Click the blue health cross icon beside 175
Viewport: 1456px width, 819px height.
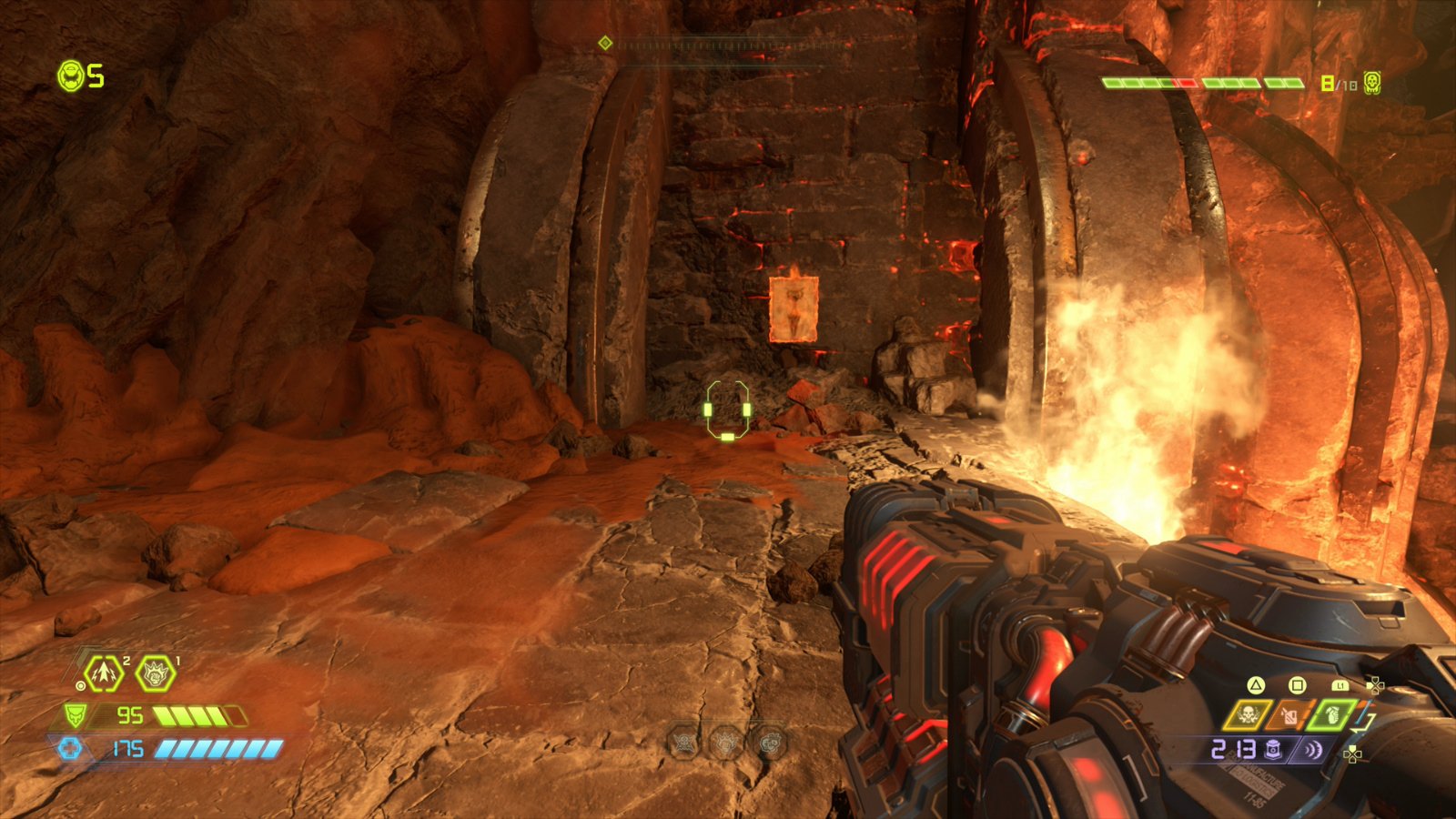71,749
